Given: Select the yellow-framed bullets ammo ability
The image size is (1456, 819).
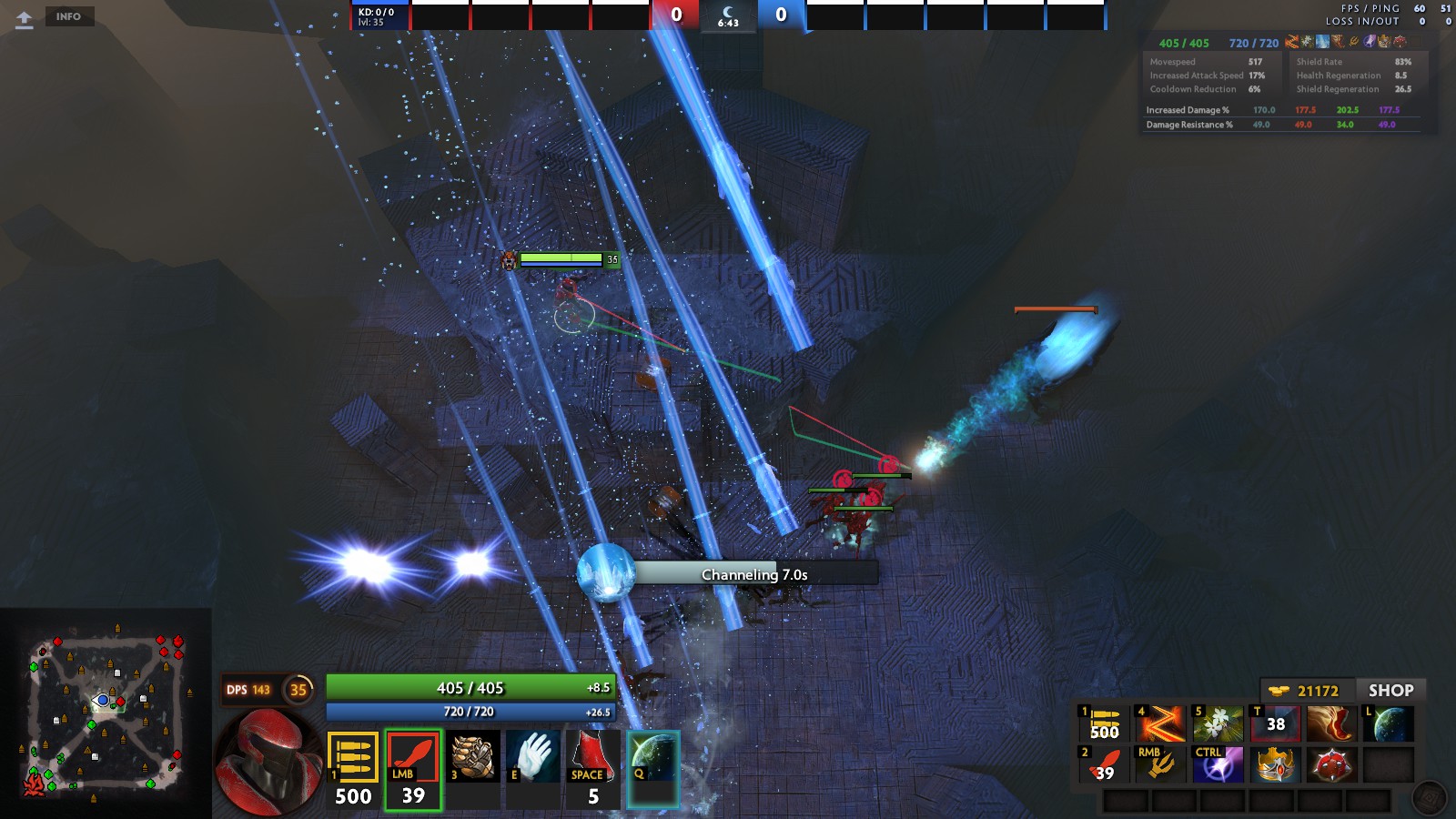Looking at the screenshot, I should pos(352,757).
